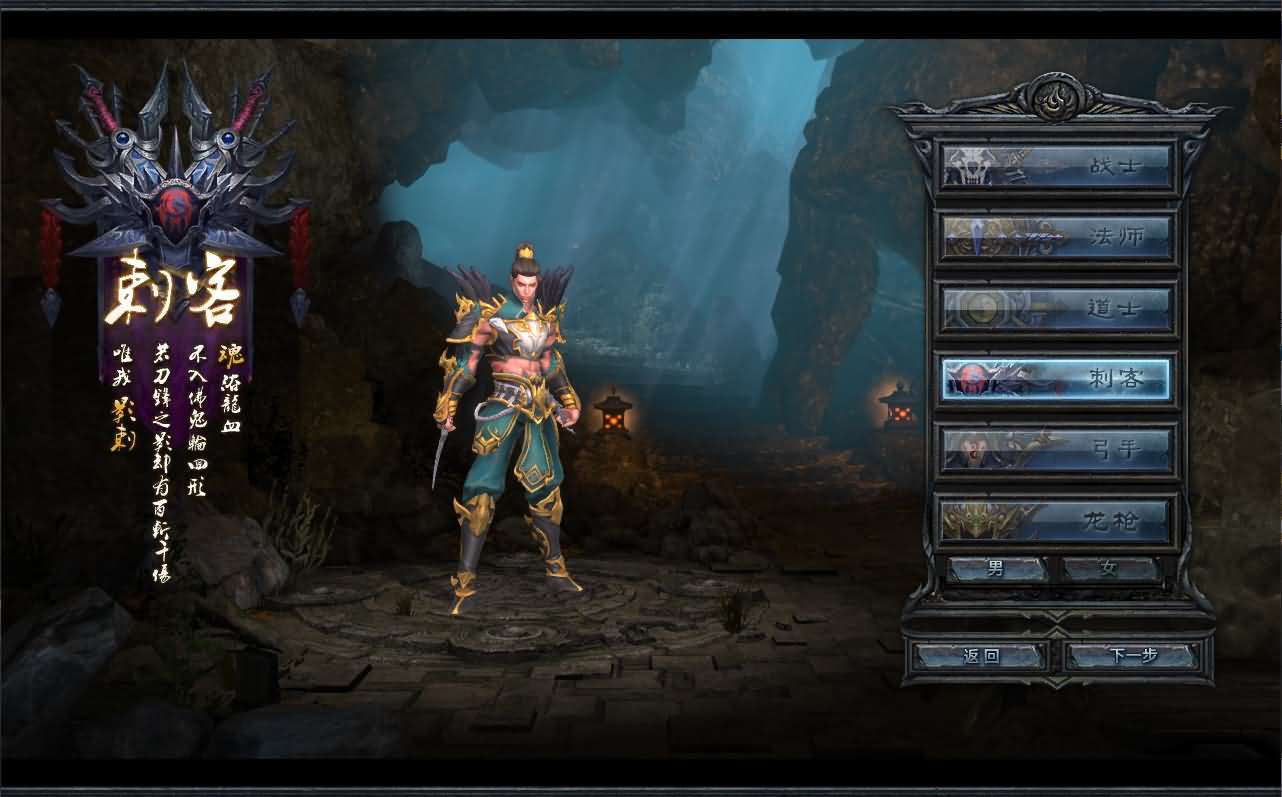This screenshot has height=797, width=1282.
Task: Select the 刺客 assassin class
Action: (x=1056, y=379)
